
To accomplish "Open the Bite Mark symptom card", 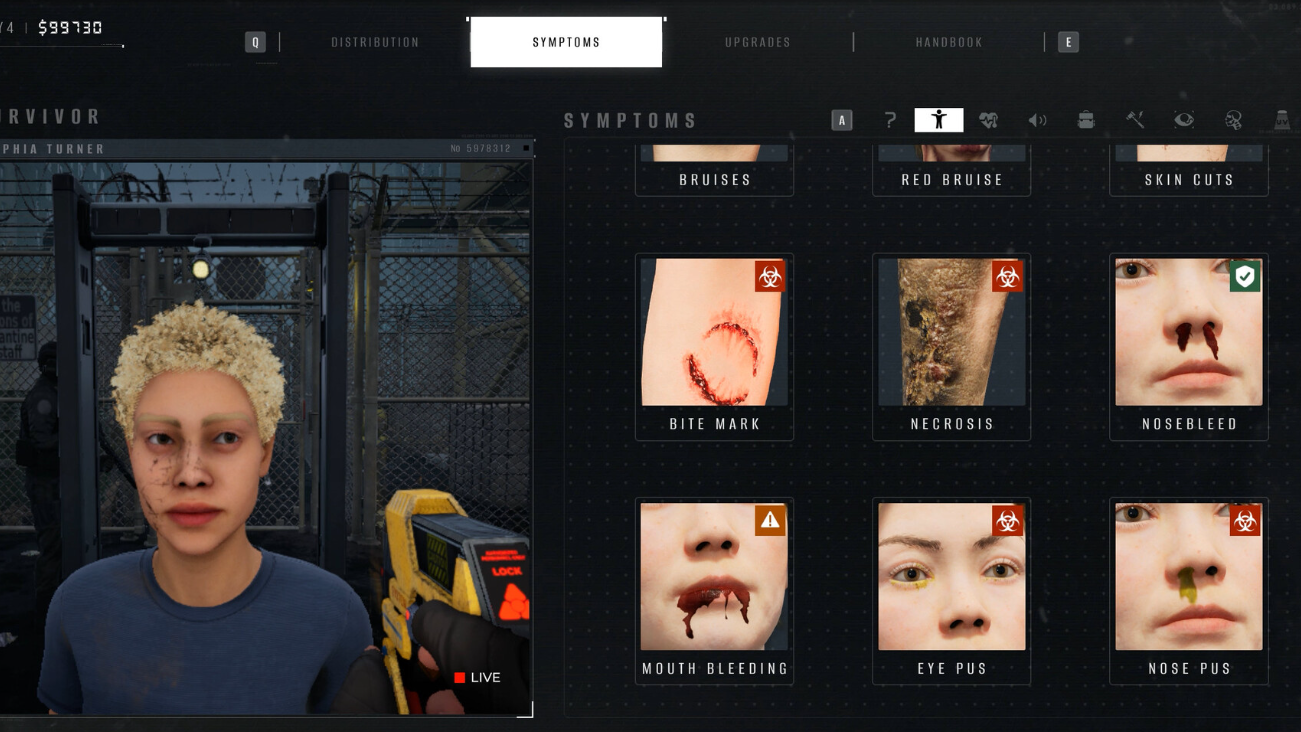I will point(714,346).
